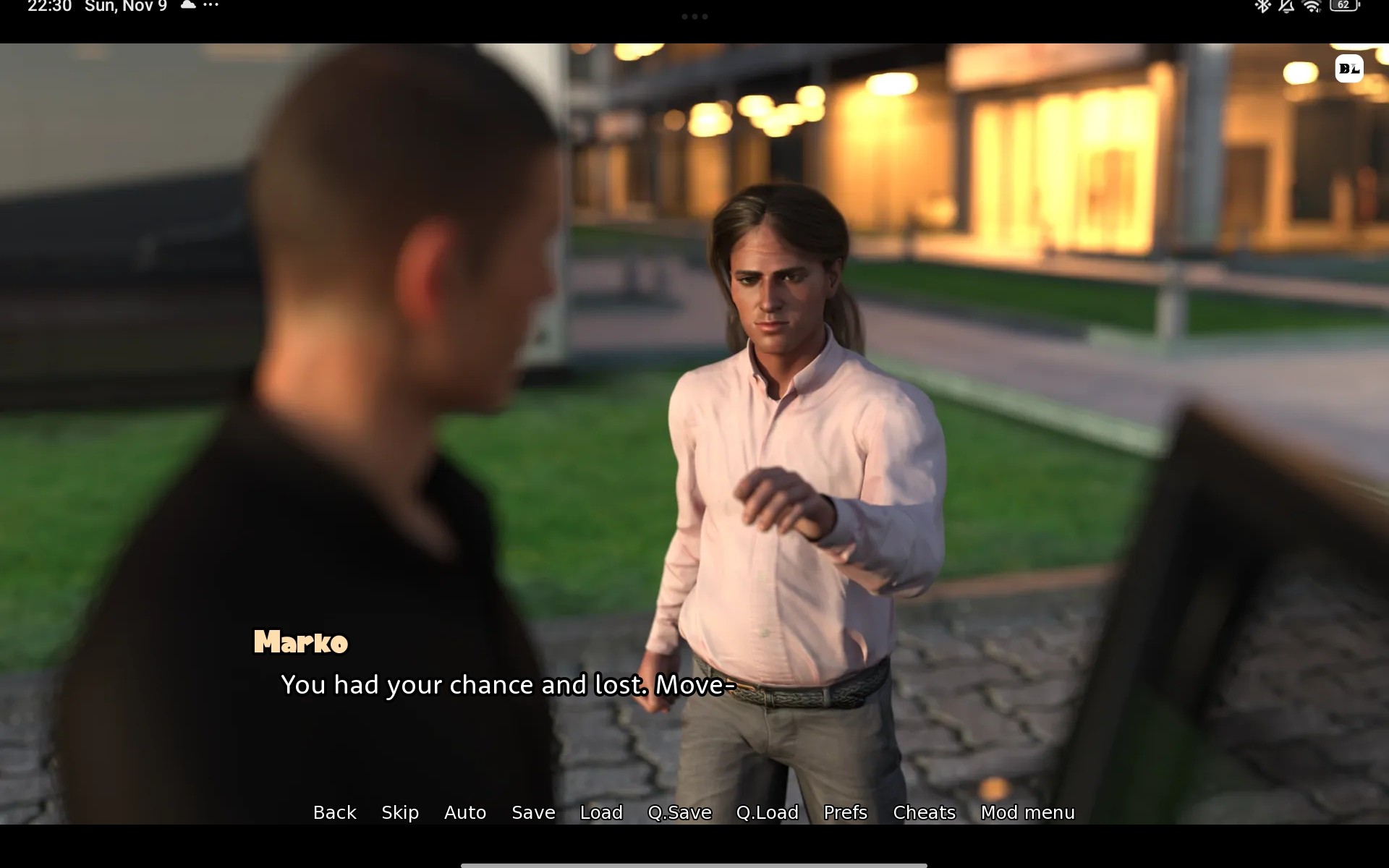Open the Prefs menu
This screenshot has height=868, width=1389.
[x=845, y=812]
